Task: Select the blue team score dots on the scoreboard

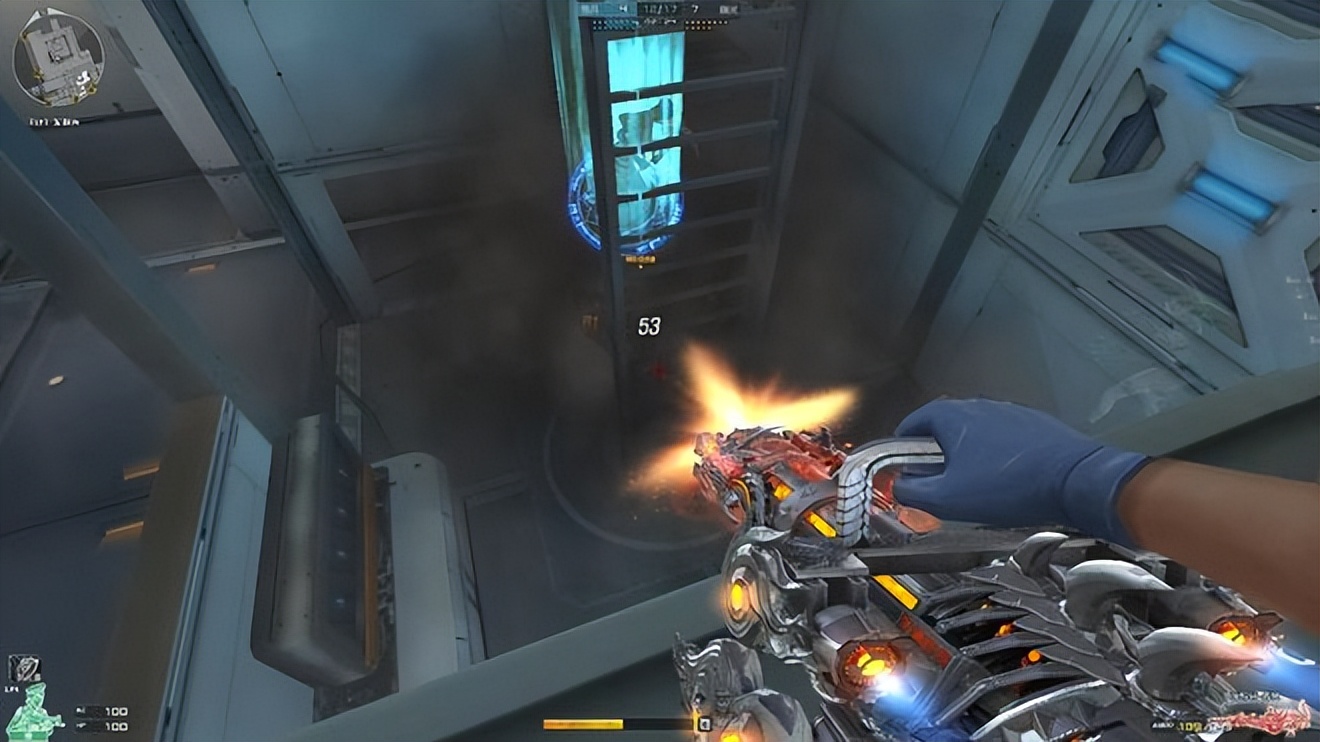Action: [x=612, y=24]
